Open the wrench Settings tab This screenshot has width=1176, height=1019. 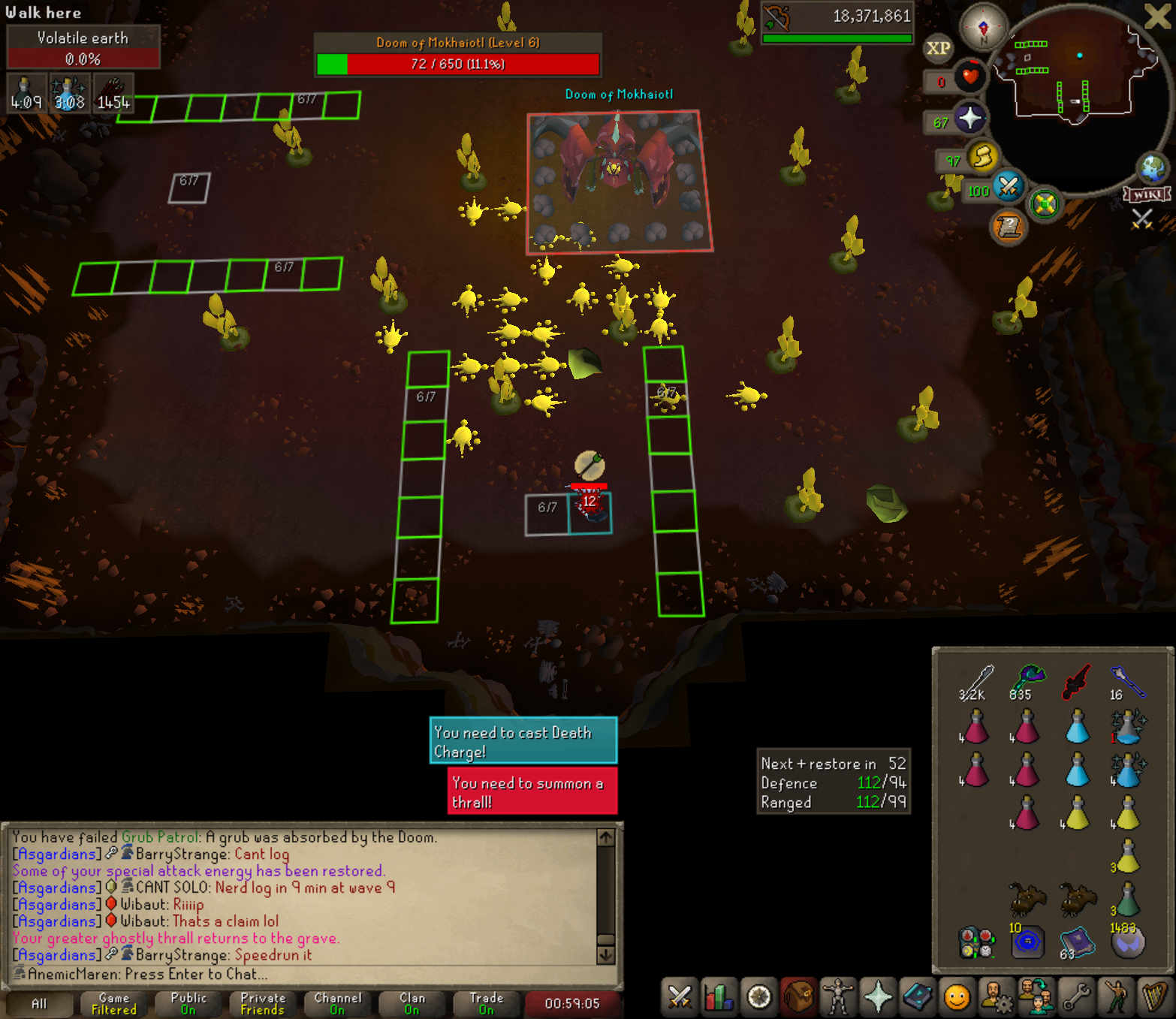point(1076,998)
